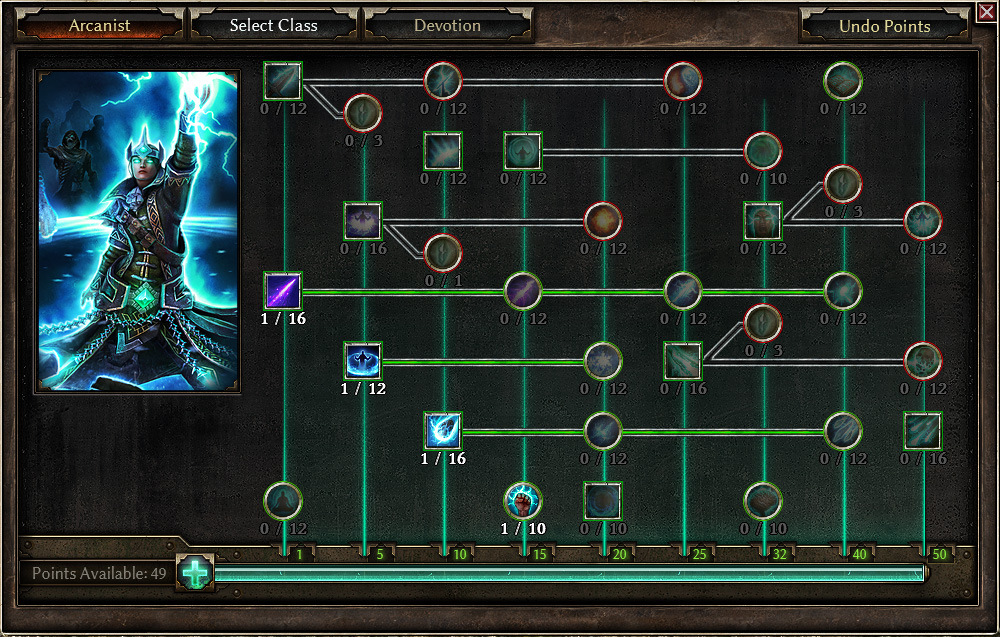Select the skill modifier showing 0 / 1
The width and height of the screenshot is (1000, 637).
click(x=443, y=253)
